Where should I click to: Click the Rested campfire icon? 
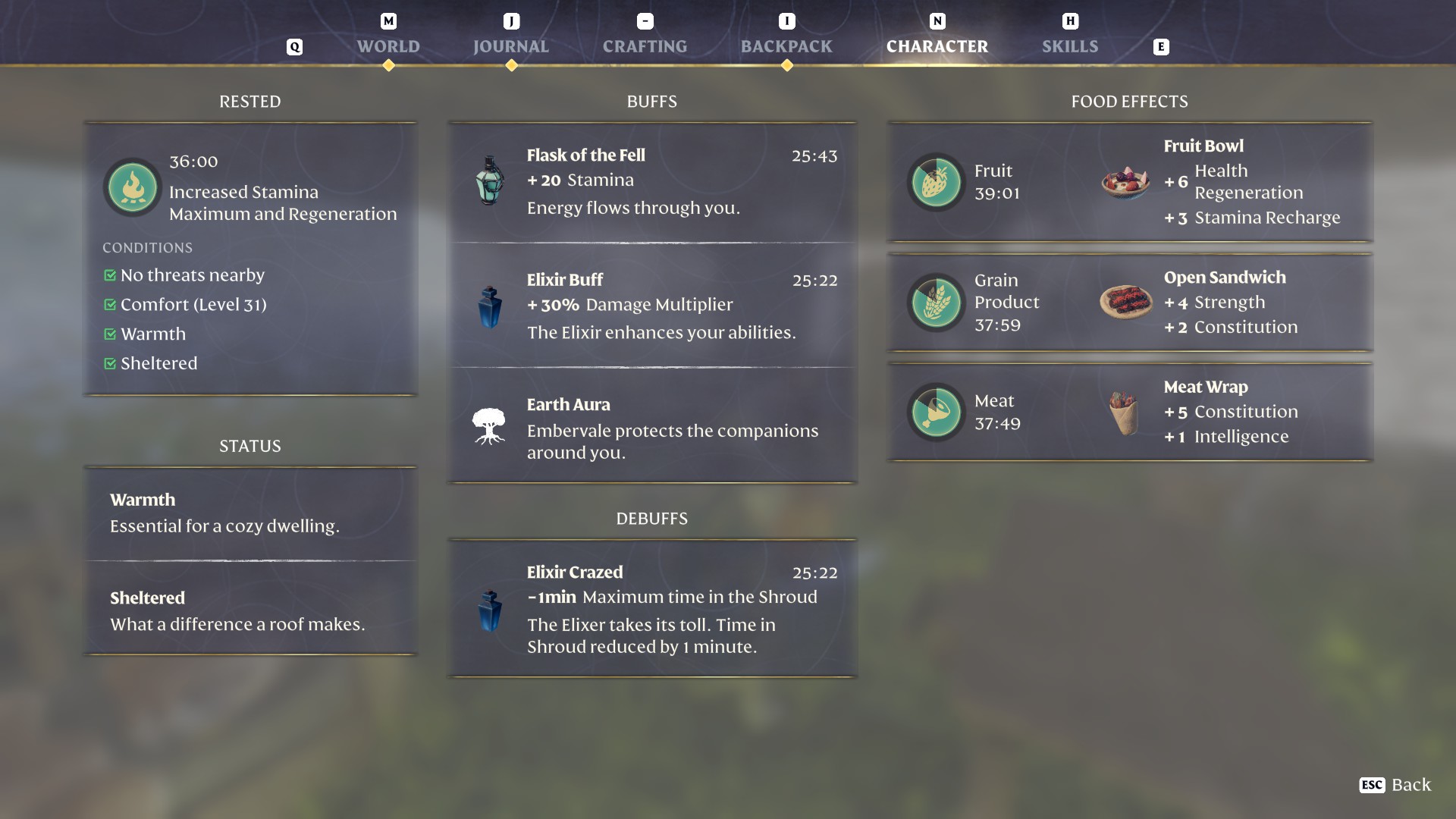point(133,187)
